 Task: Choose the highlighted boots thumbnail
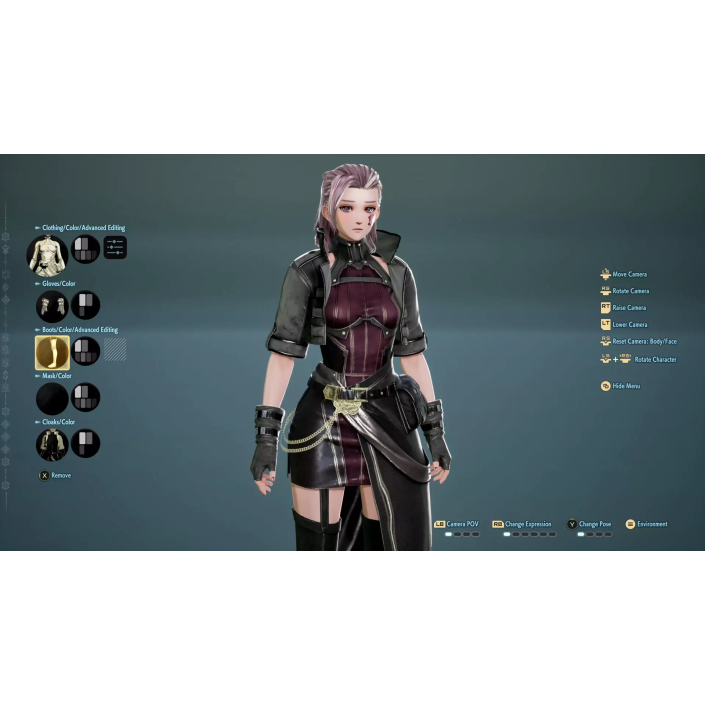(x=51, y=351)
